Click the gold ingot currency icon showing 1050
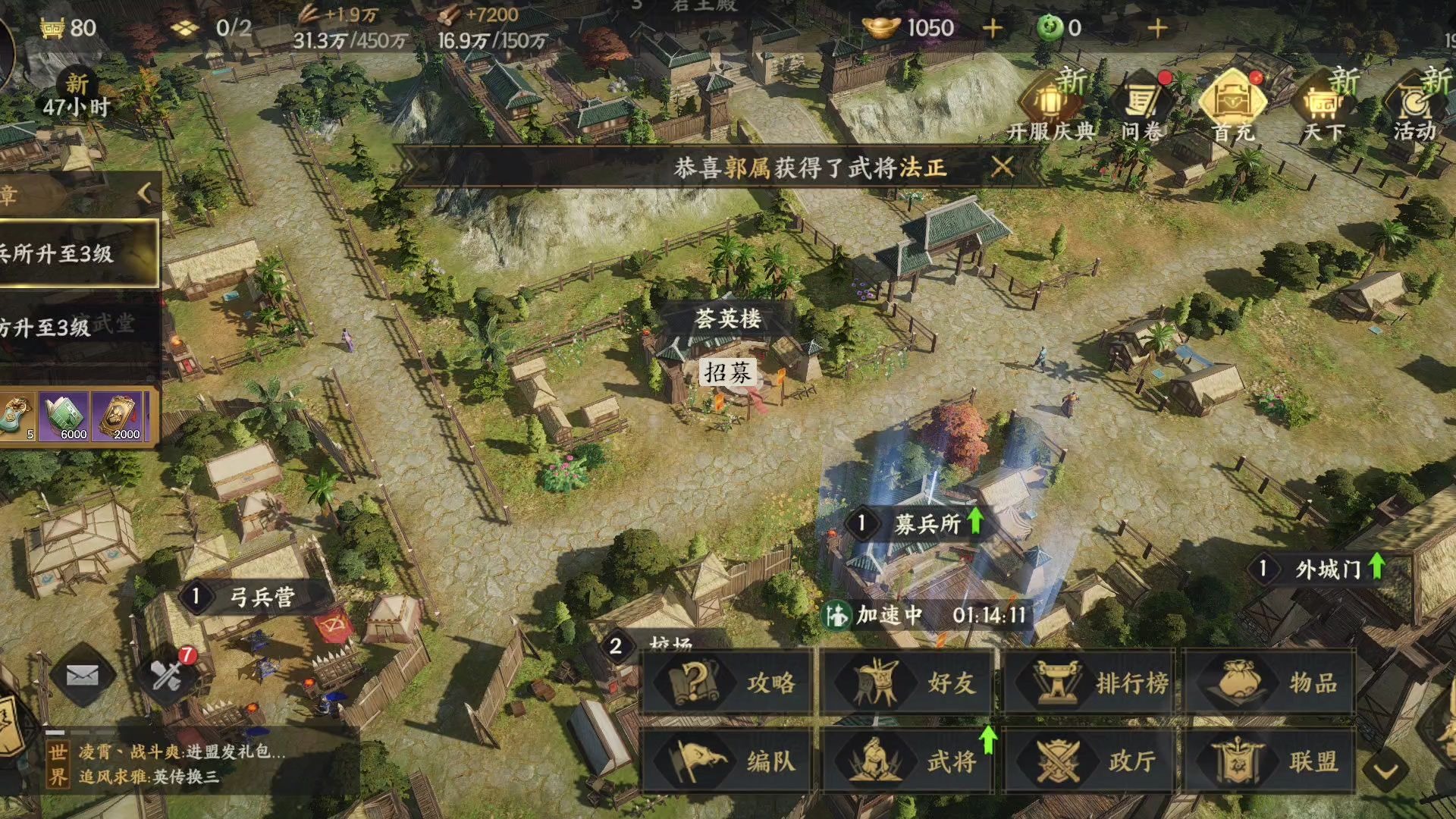The image size is (1456, 819). point(880,28)
